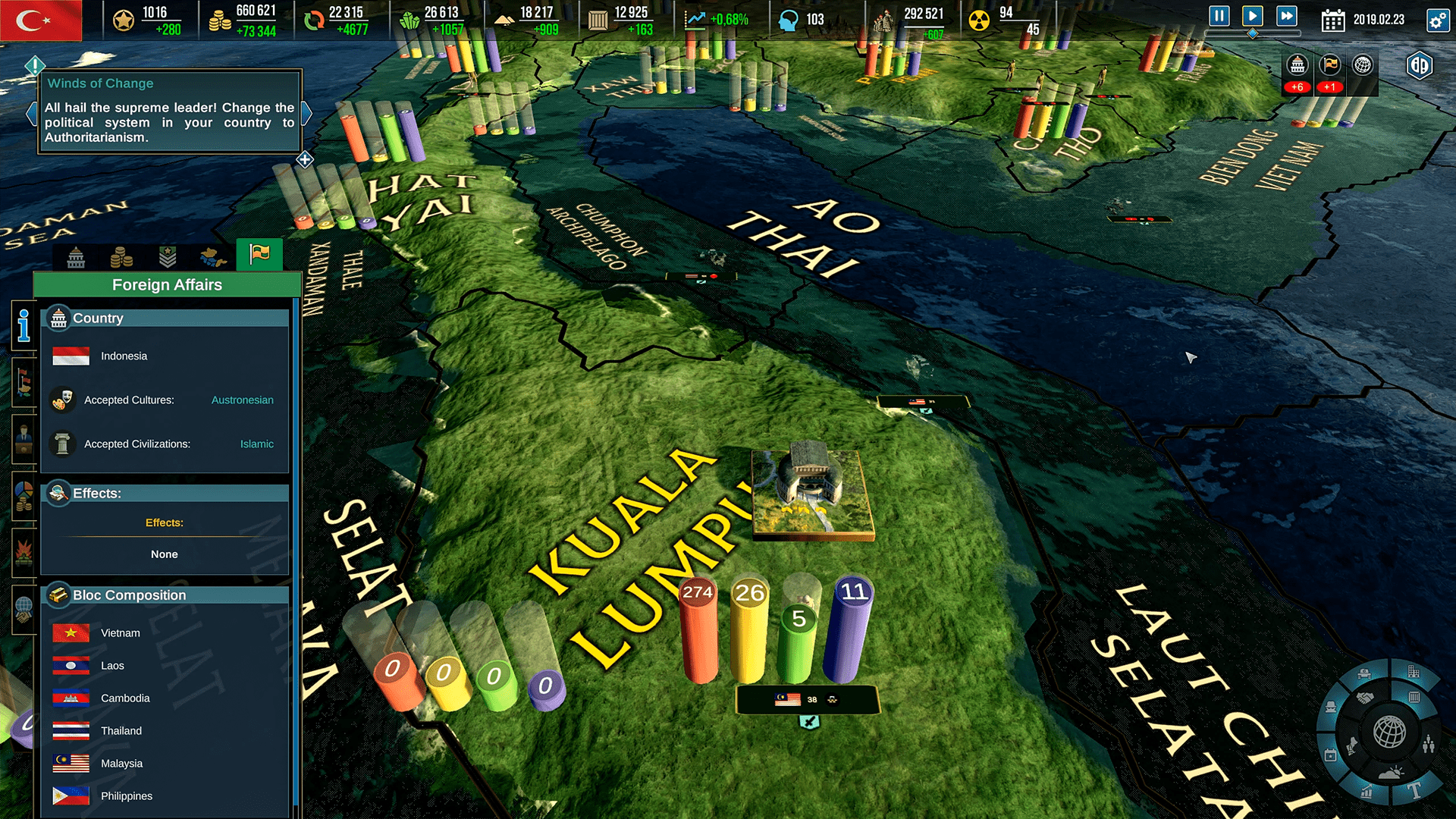Speed up time with fast-forward button
The height and width of the screenshot is (819, 1456).
tap(1286, 16)
